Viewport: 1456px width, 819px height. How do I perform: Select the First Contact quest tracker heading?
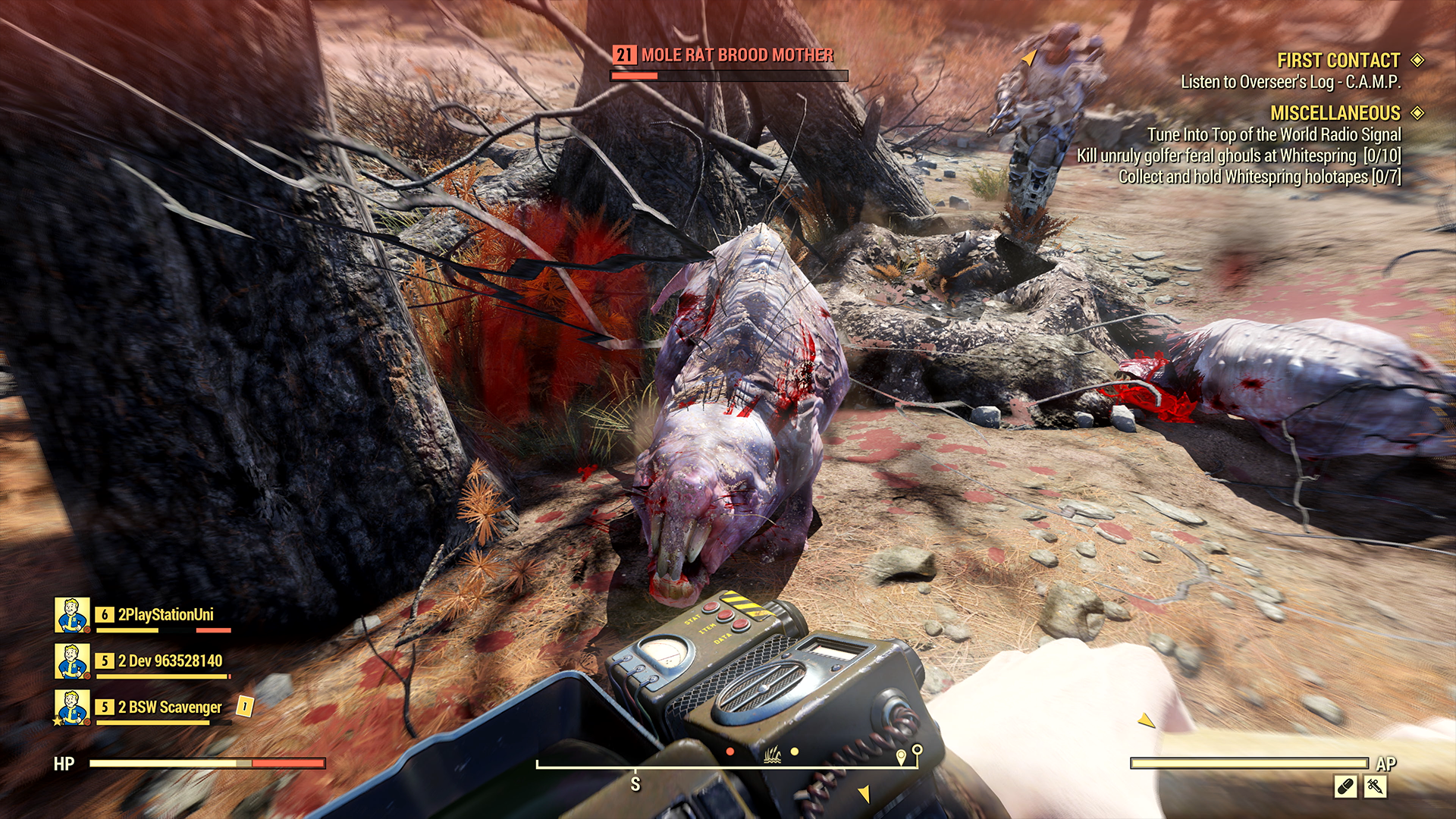(1338, 61)
